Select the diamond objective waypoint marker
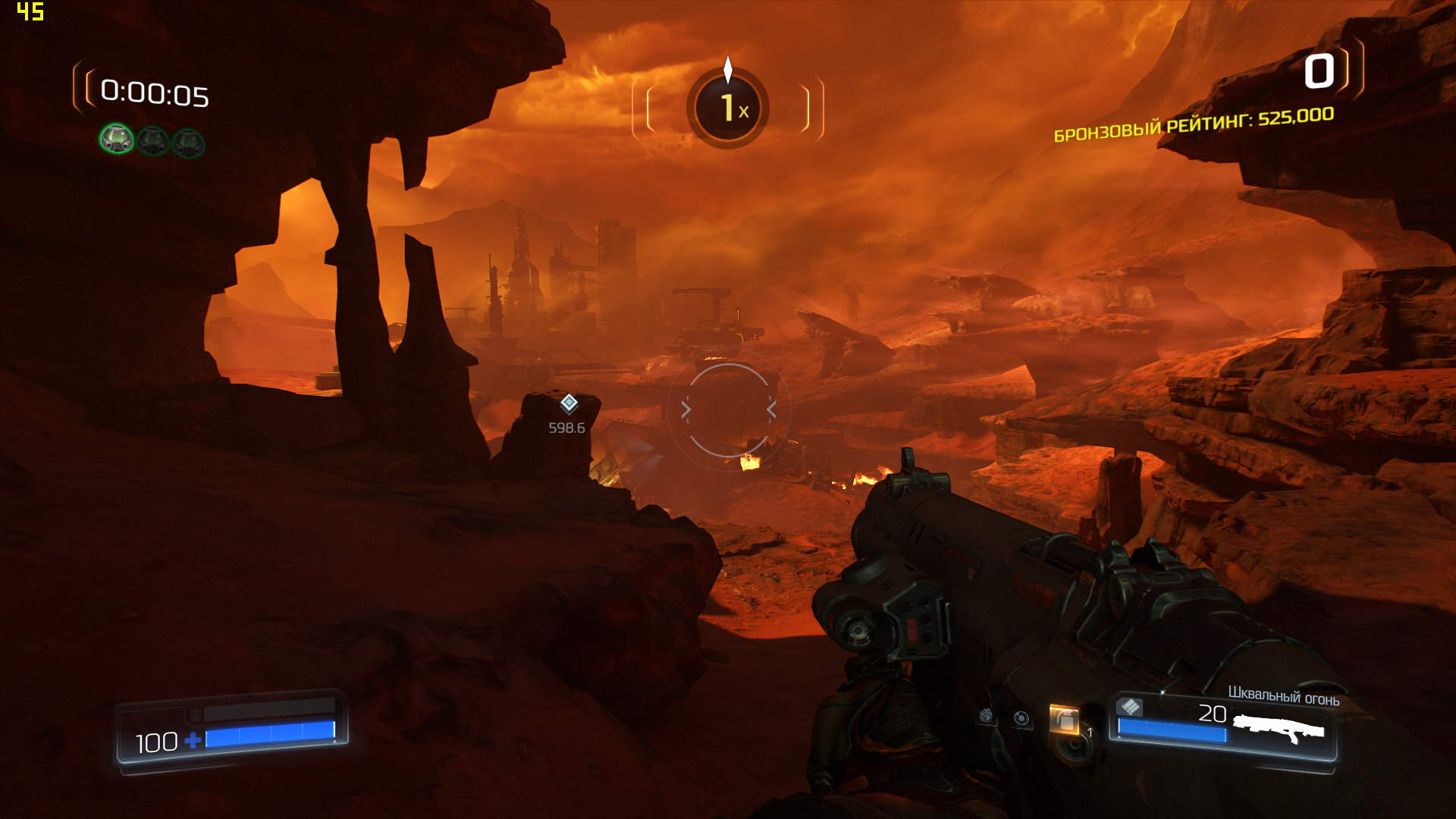 [569, 403]
